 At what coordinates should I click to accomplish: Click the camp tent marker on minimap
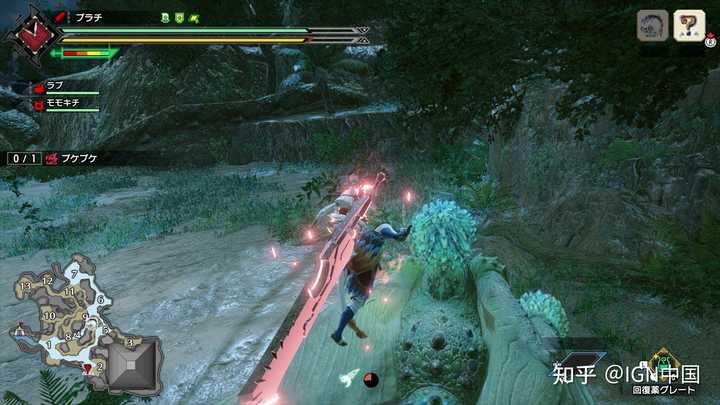click(x=20, y=329)
